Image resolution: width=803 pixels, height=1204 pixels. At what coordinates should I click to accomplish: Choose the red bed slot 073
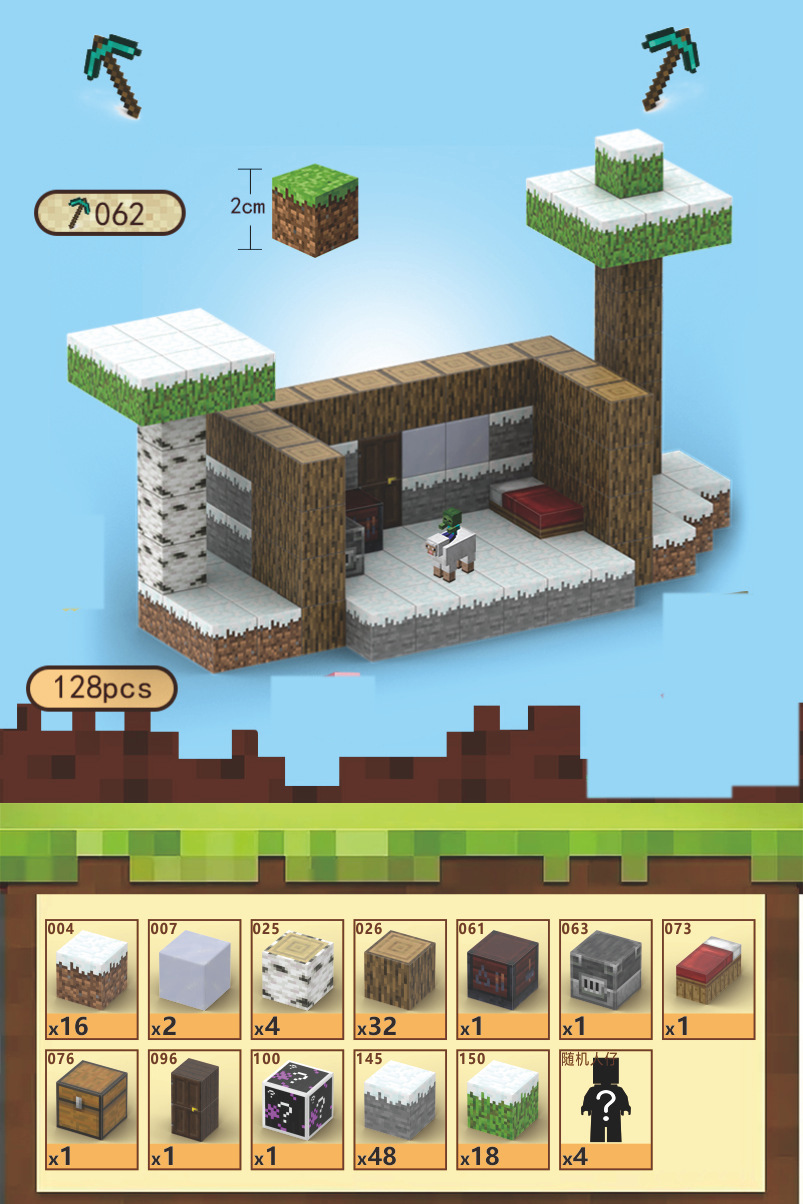(708, 980)
